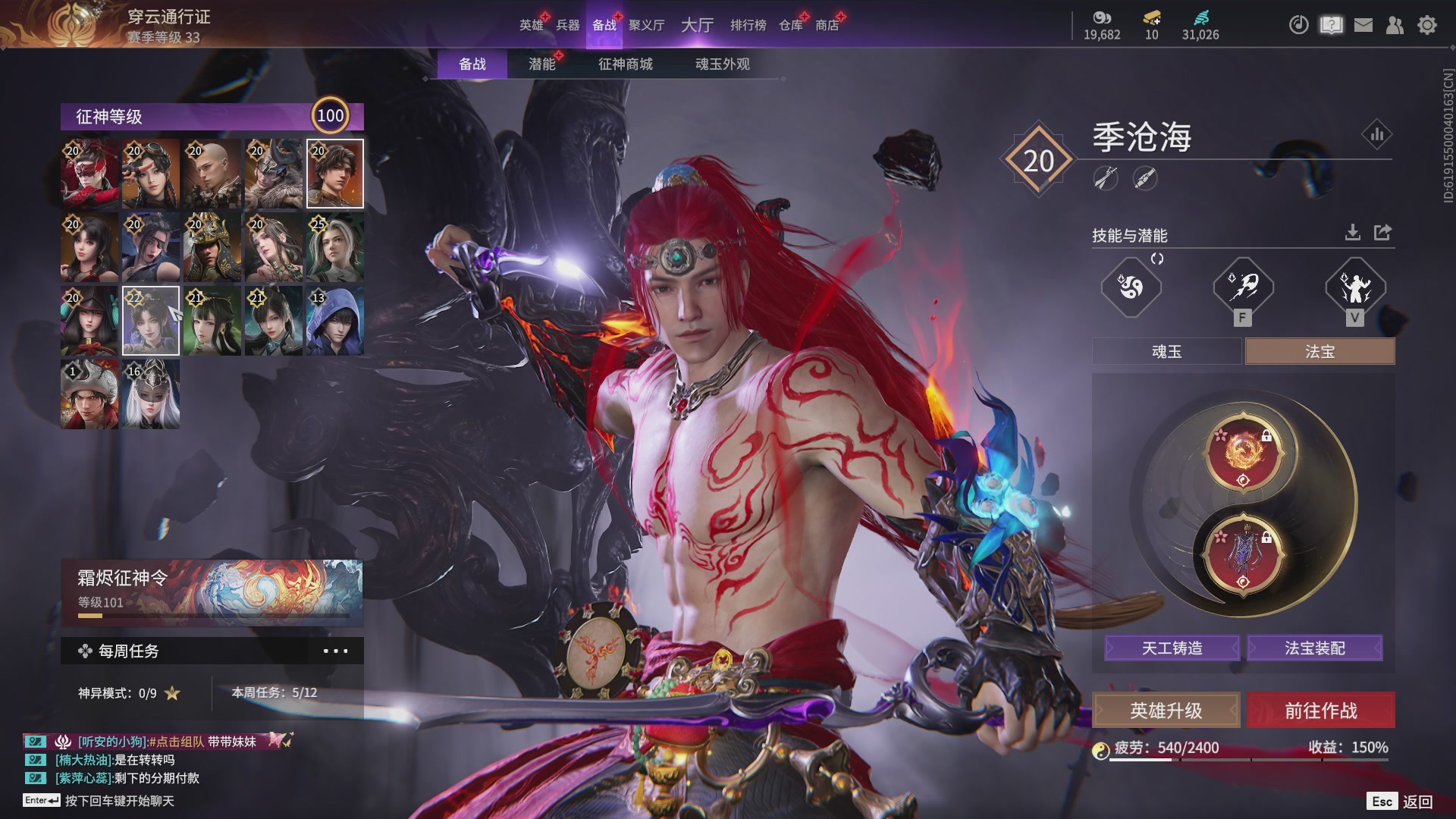Click the 英雄升级 button
This screenshot has height=819, width=1456.
coord(1166,711)
